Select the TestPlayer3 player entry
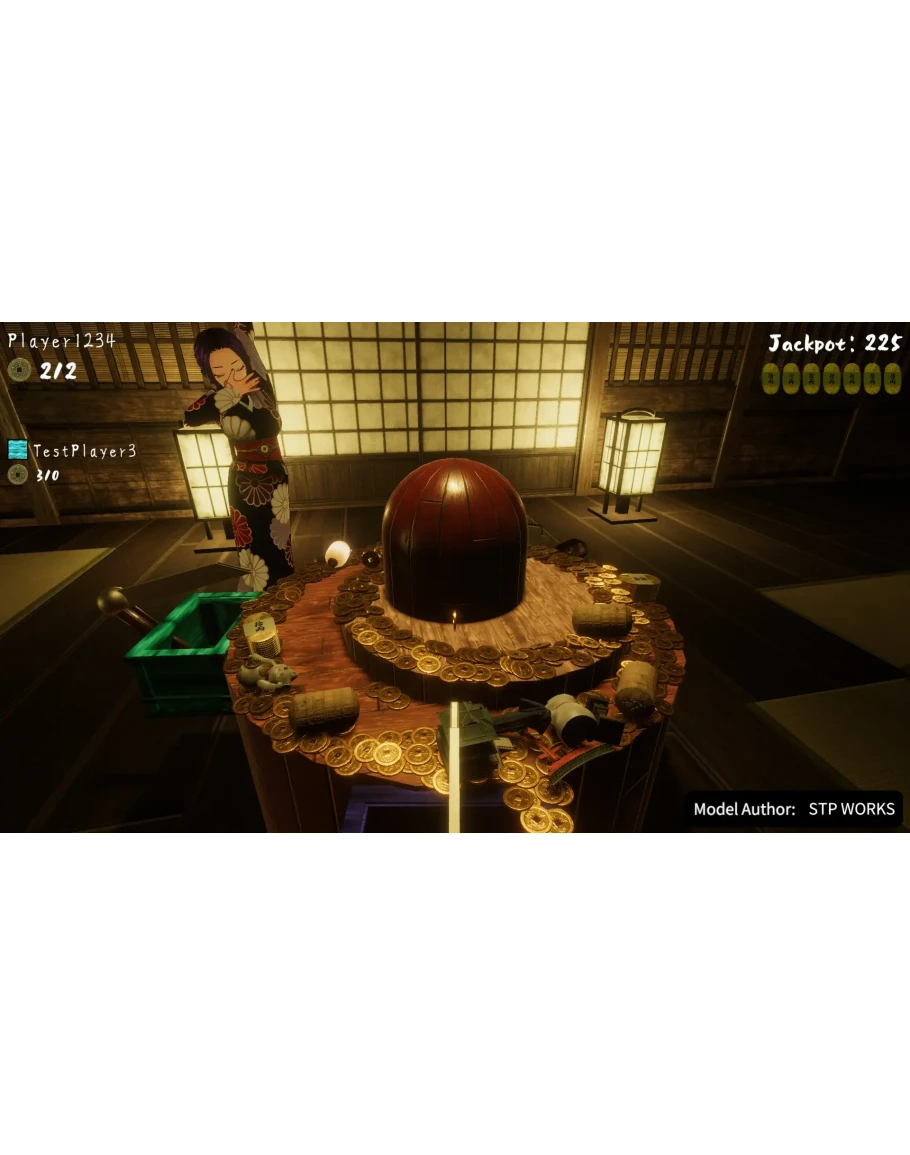Screen dimensions: 910x1155 click(84, 451)
